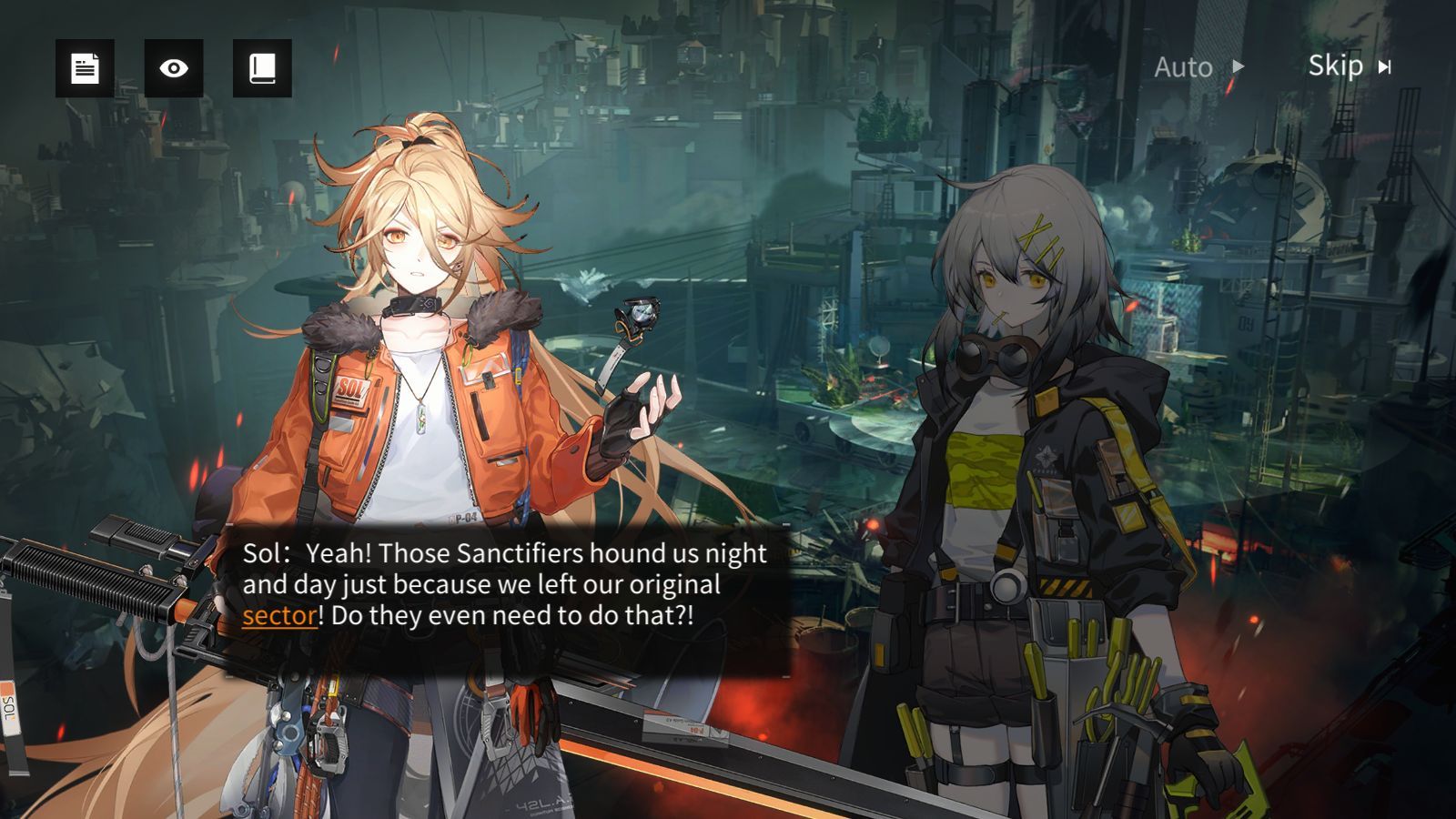Open the dialogue log document icon

point(85,68)
